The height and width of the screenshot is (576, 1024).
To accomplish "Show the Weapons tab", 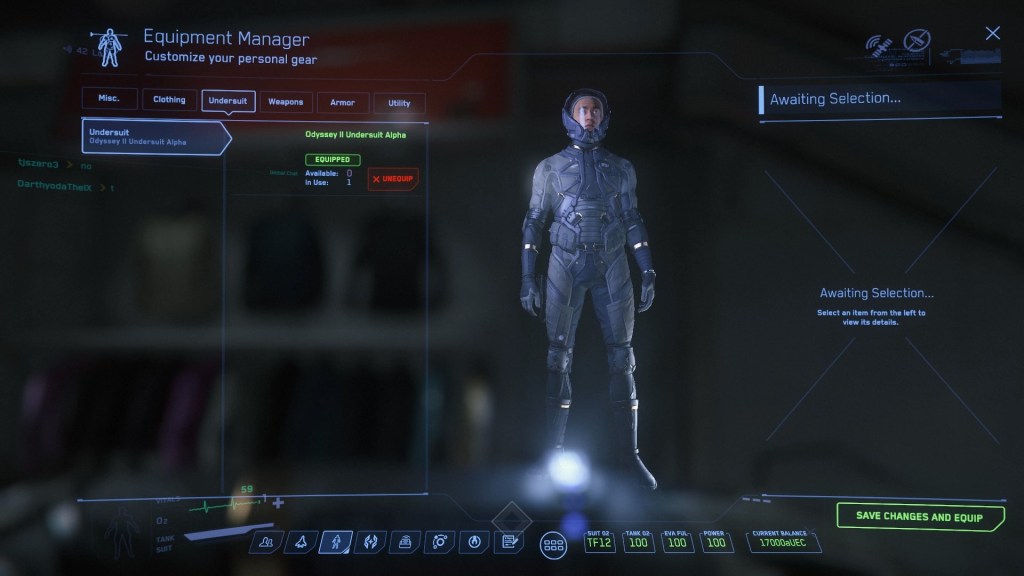I will (x=286, y=102).
